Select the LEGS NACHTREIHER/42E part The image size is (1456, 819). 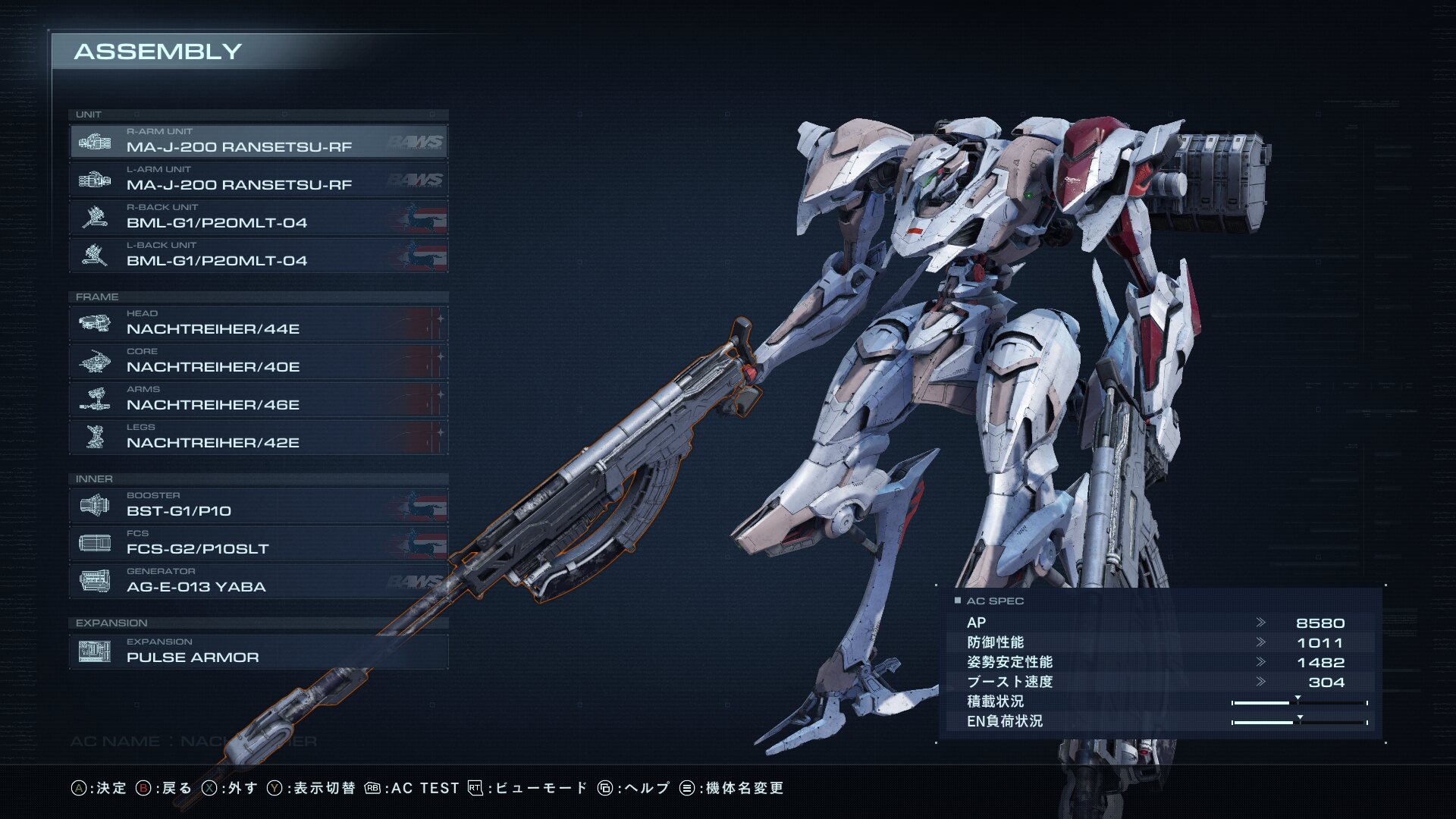258,438
